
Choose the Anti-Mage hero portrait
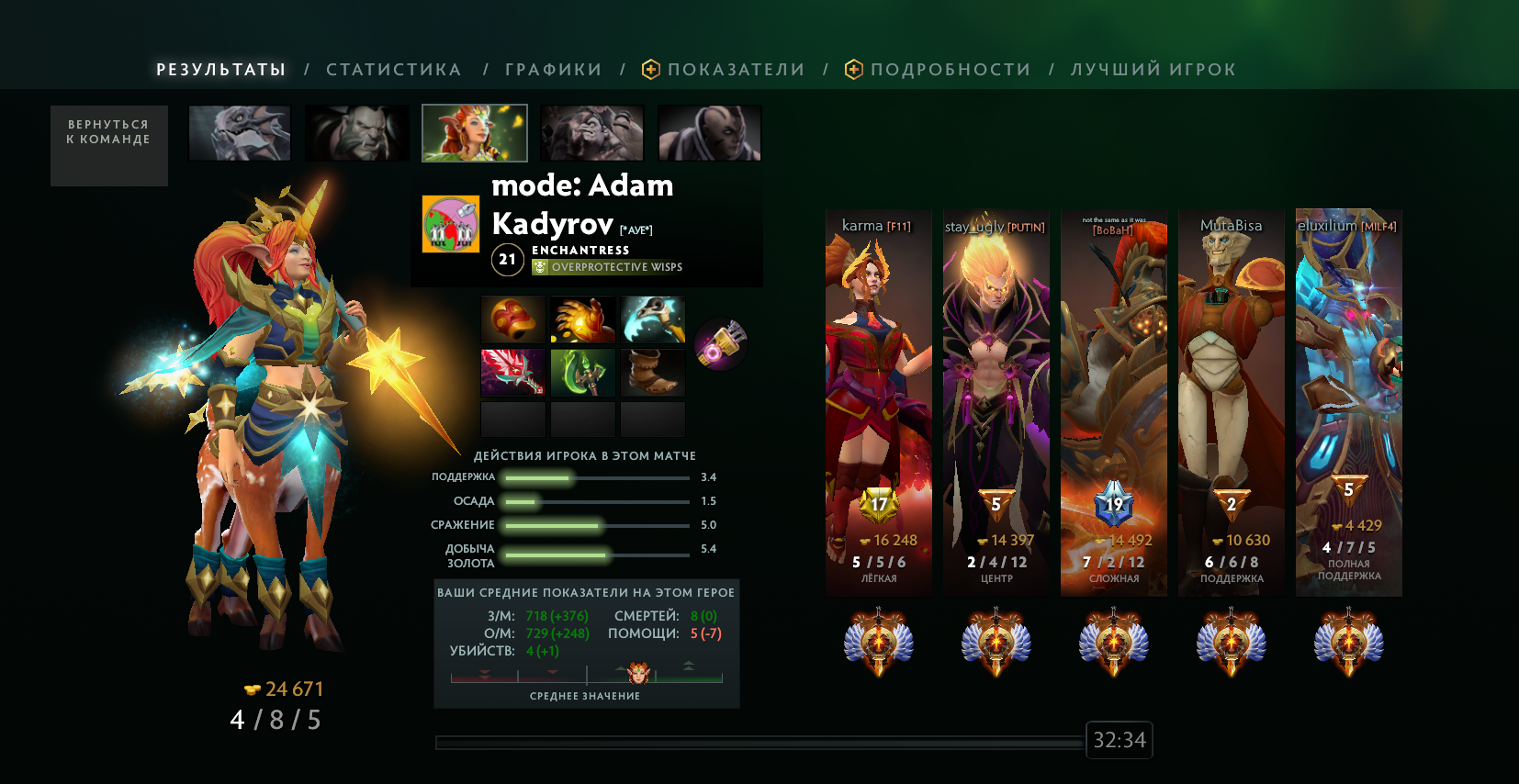pyautogui.click(x=709, y=133)
